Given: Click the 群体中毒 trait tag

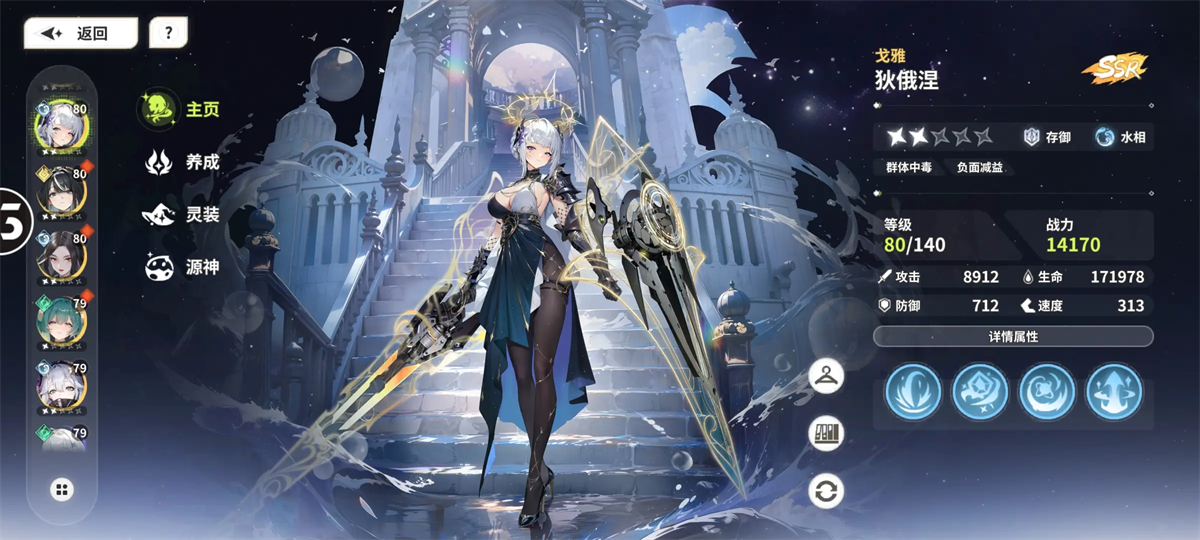Looking at the screenshot, I should [908, 168].
